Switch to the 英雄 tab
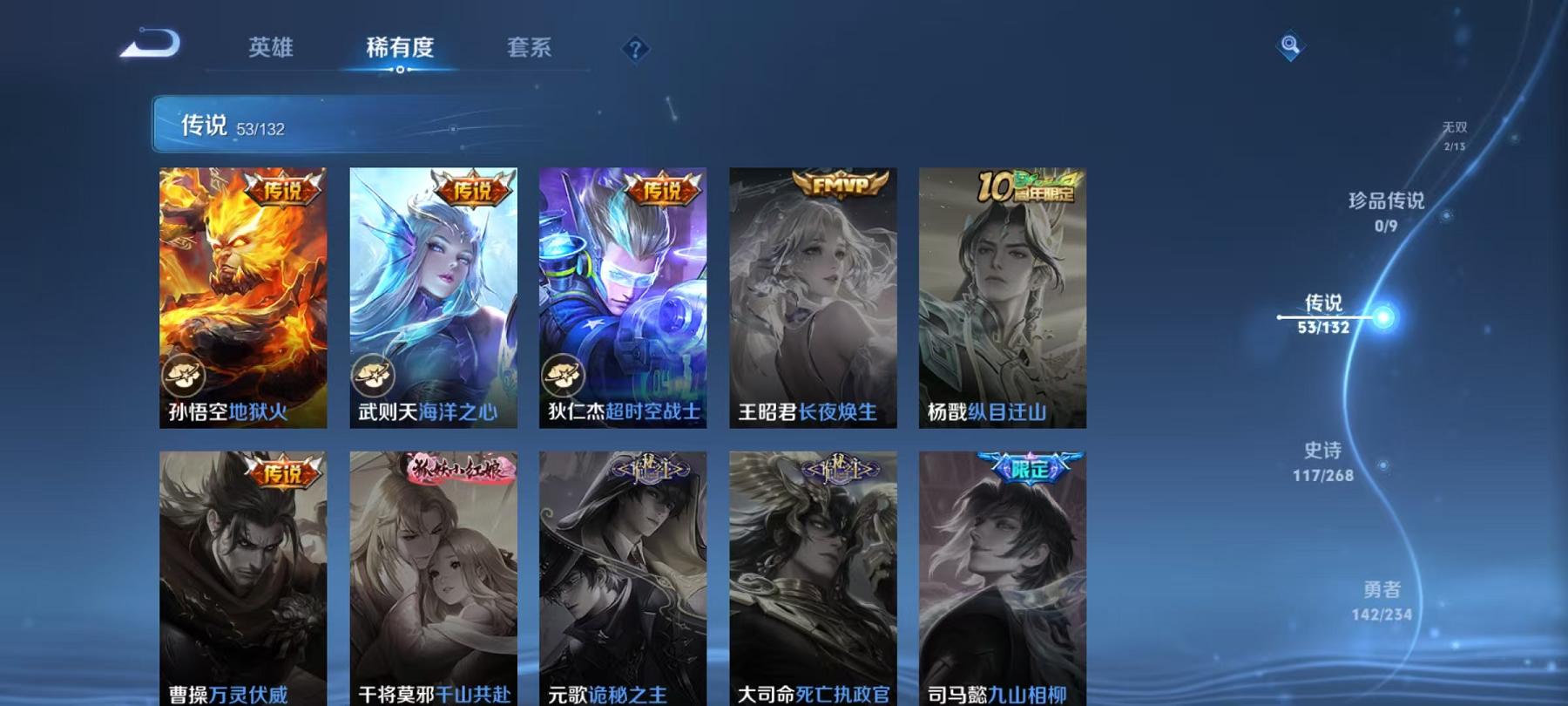Image resolution: width=1568 pixels, height=706 pixels. [x=271, y=50]
